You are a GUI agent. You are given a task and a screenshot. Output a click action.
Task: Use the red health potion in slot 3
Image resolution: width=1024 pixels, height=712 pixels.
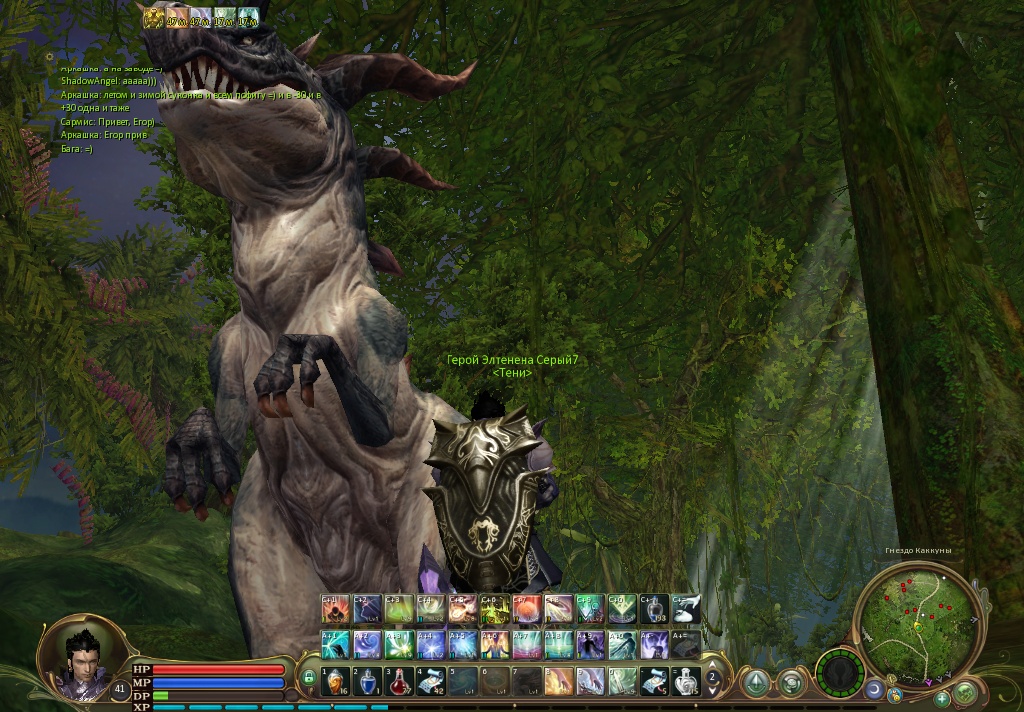pyautogui.click(x=399, y=682)
